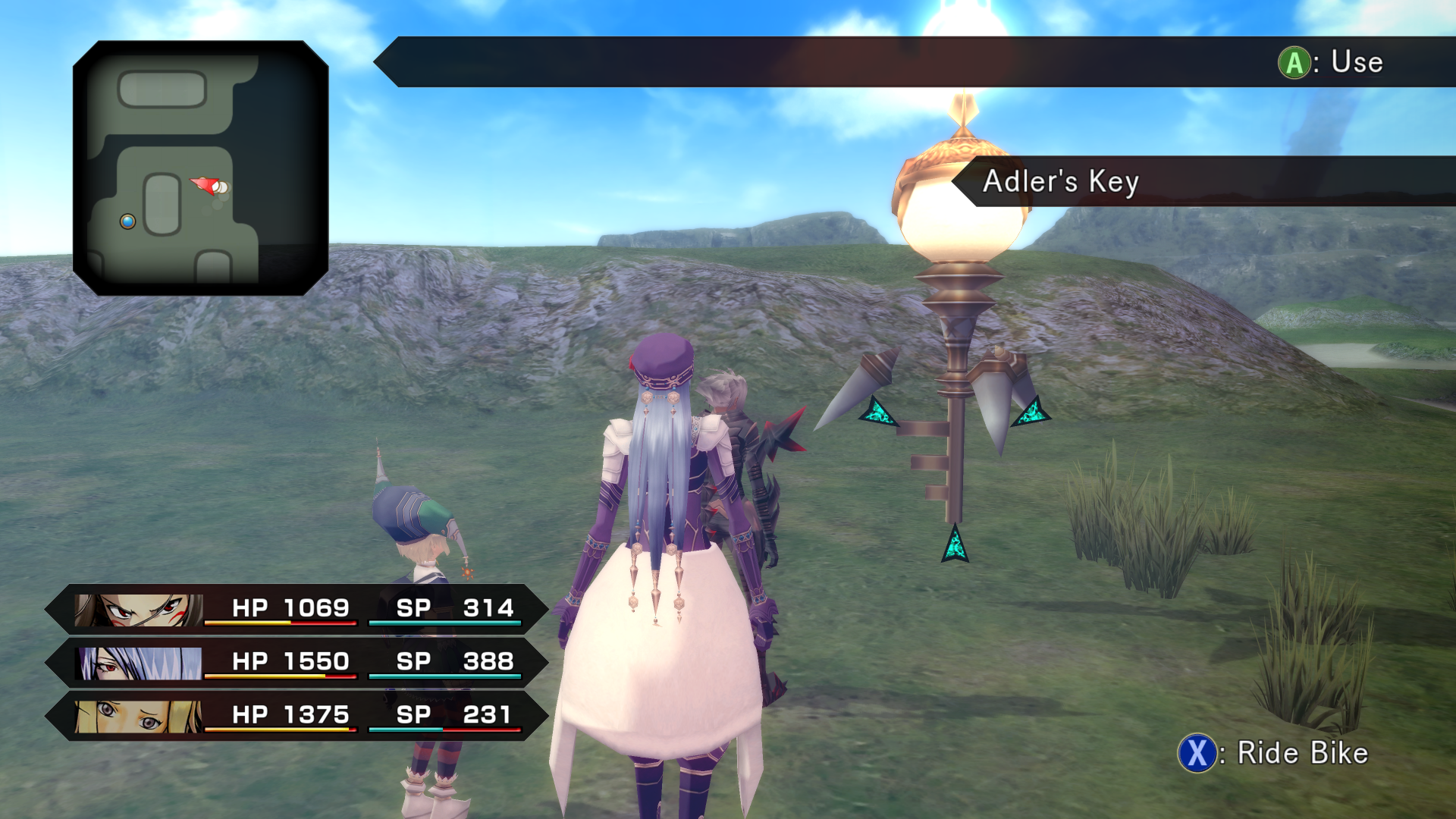This screenshot has width=1456, height=819.
Task: Pick the blonde character portrait
Action: 139,716
